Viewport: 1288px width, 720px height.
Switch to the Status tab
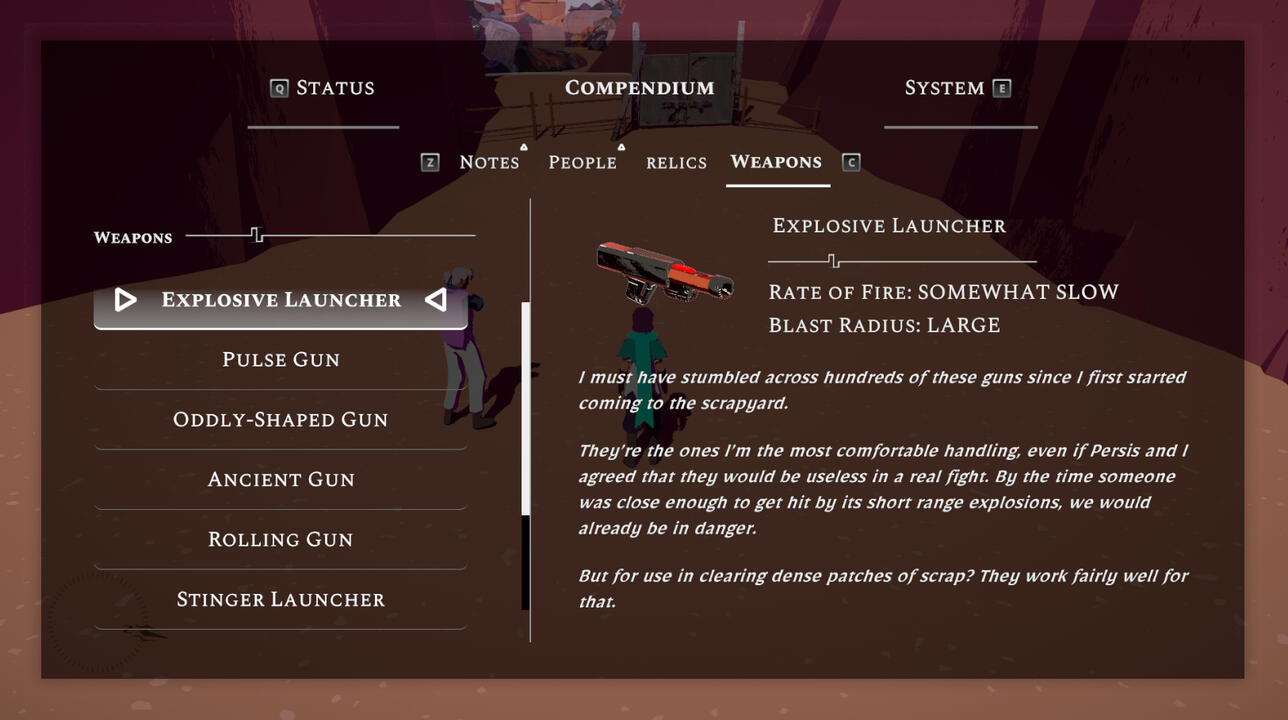click(334, 88)
